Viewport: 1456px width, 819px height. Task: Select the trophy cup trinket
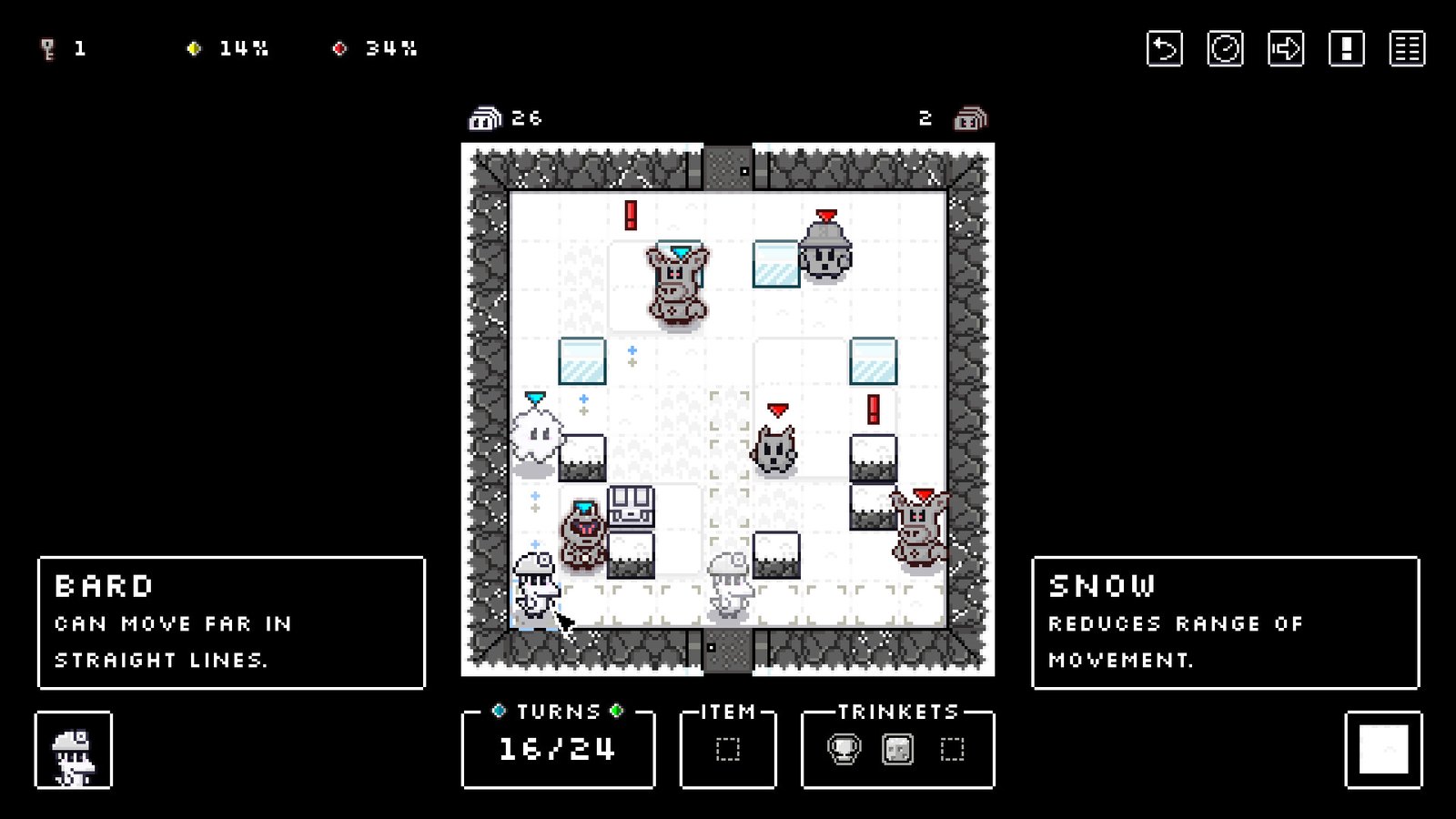pyautogui.click(x=844, y=750)
